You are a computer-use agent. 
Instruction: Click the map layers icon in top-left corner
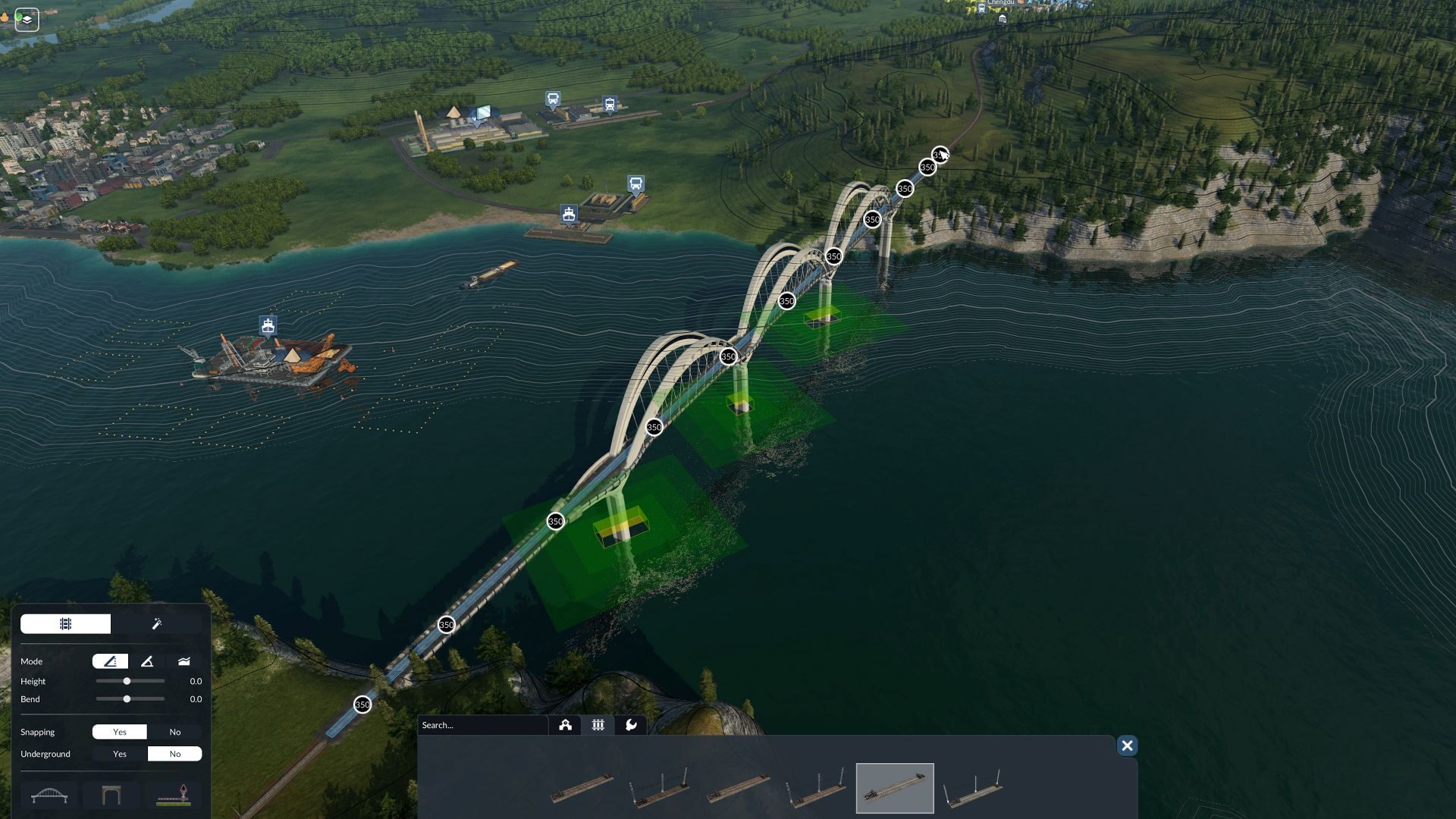pyautogui.click(x=25, y=19)
